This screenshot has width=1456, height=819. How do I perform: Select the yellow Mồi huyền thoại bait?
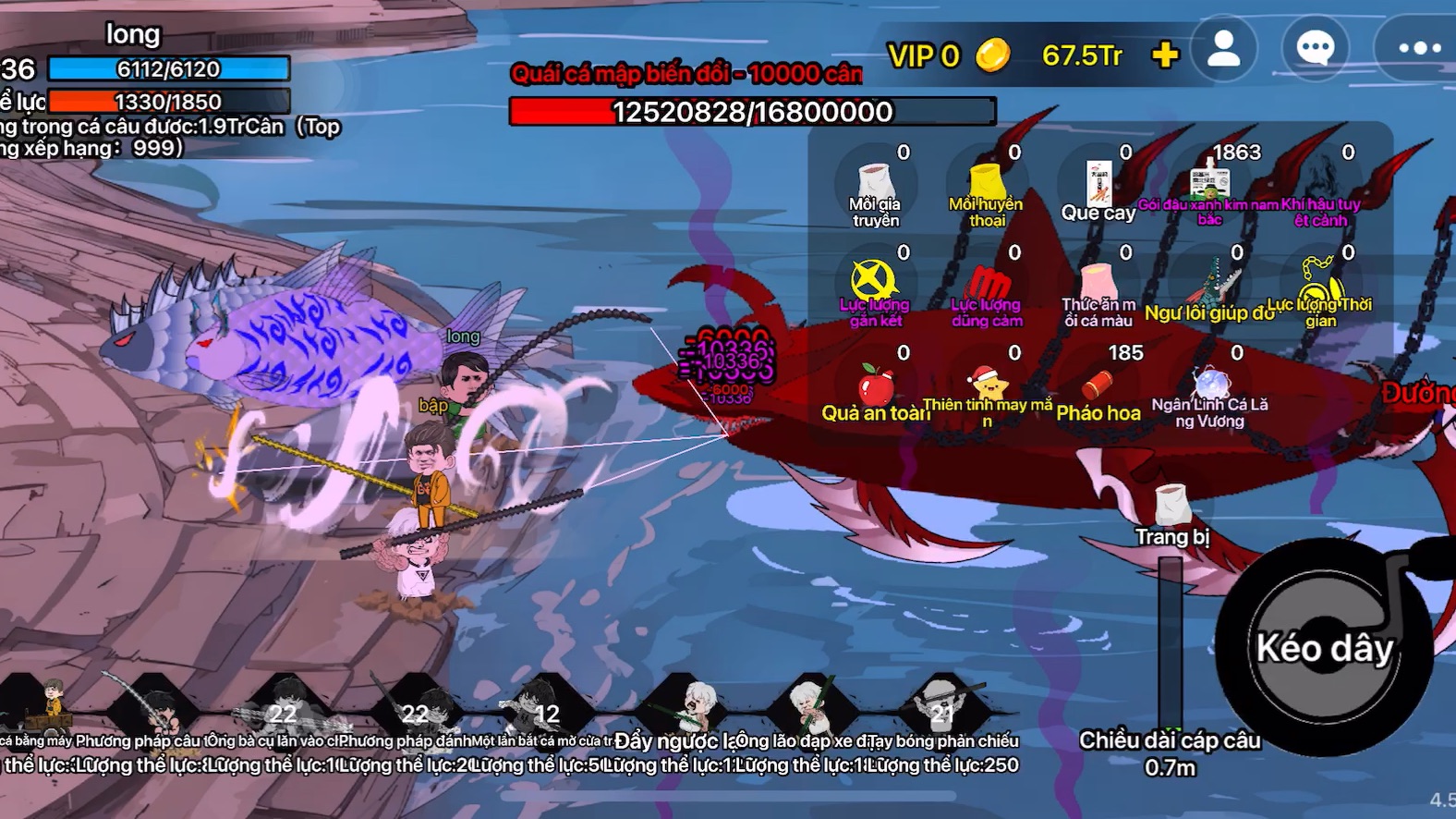coord(987,183)
